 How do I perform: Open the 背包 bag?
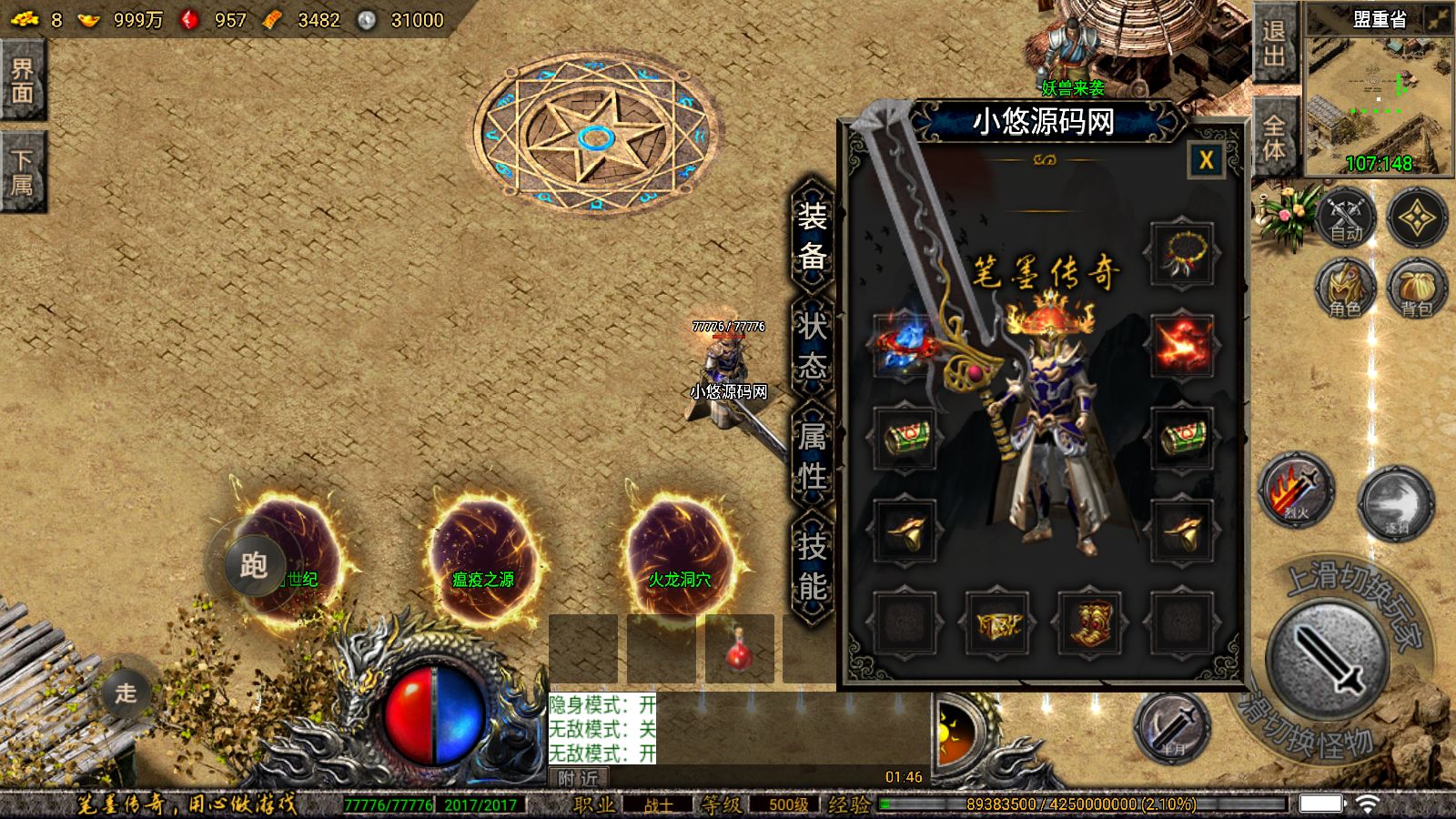coord(1416,288)
